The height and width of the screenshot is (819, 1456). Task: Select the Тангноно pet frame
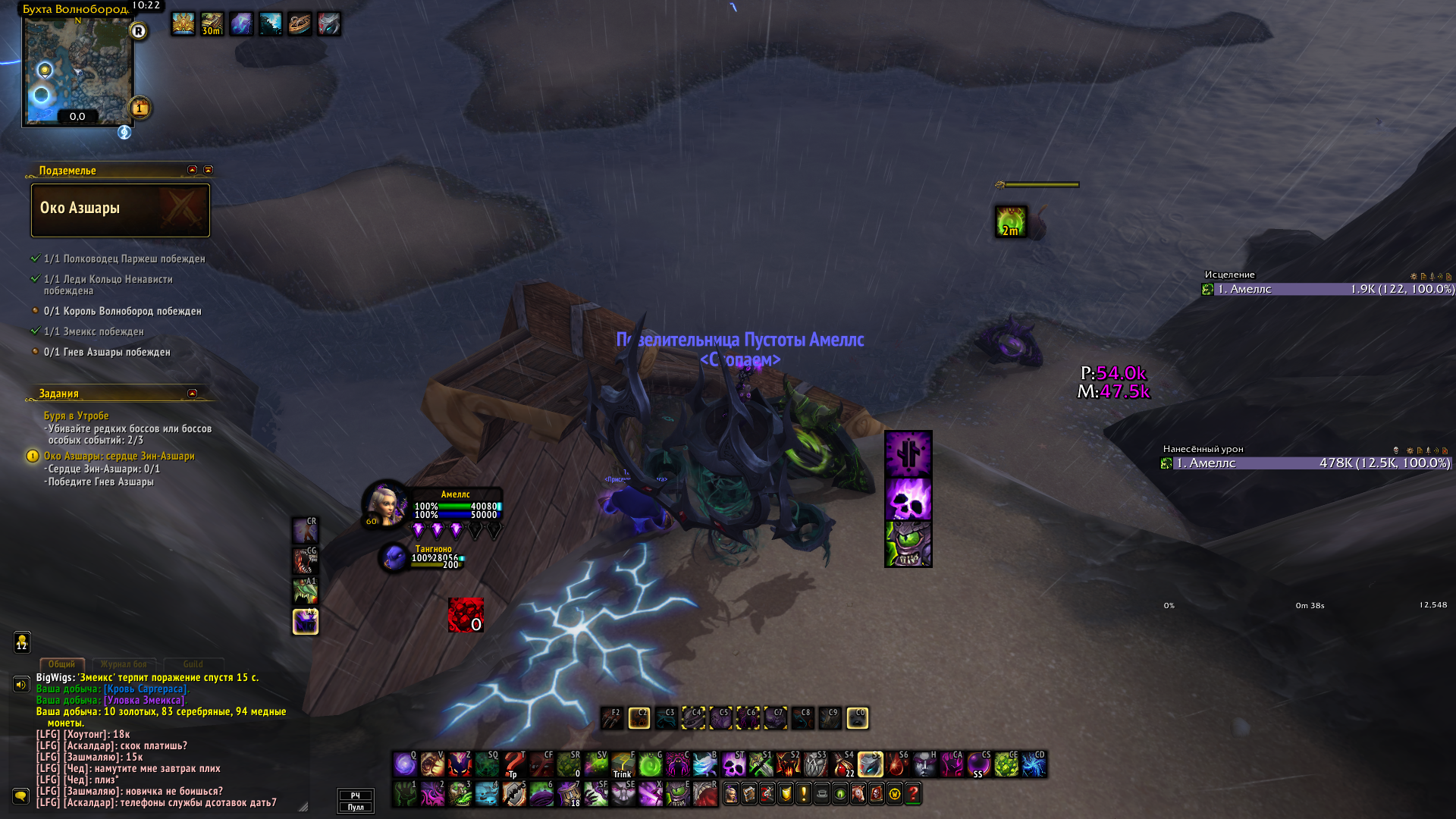pos(394,557)
